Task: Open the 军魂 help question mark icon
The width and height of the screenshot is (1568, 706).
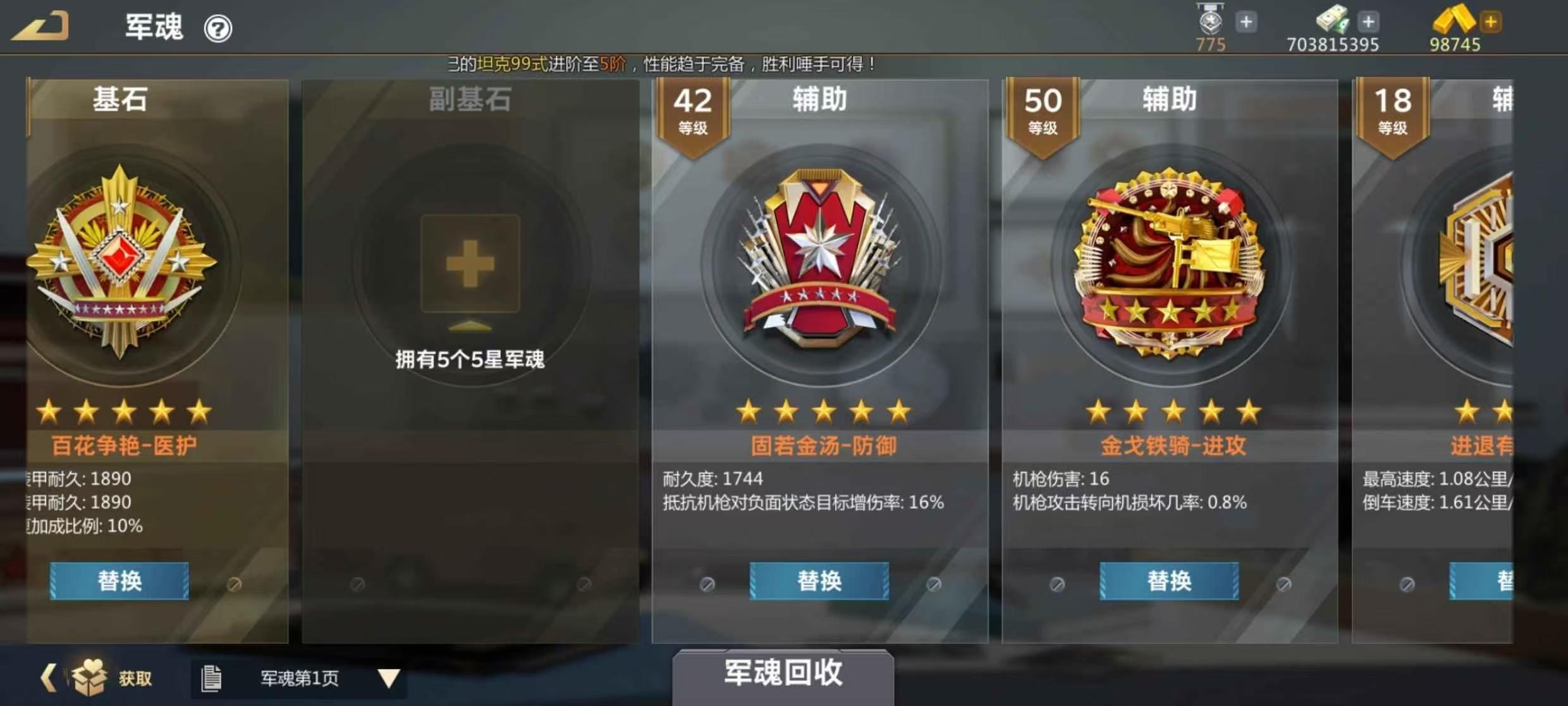Action: [218, 28]
